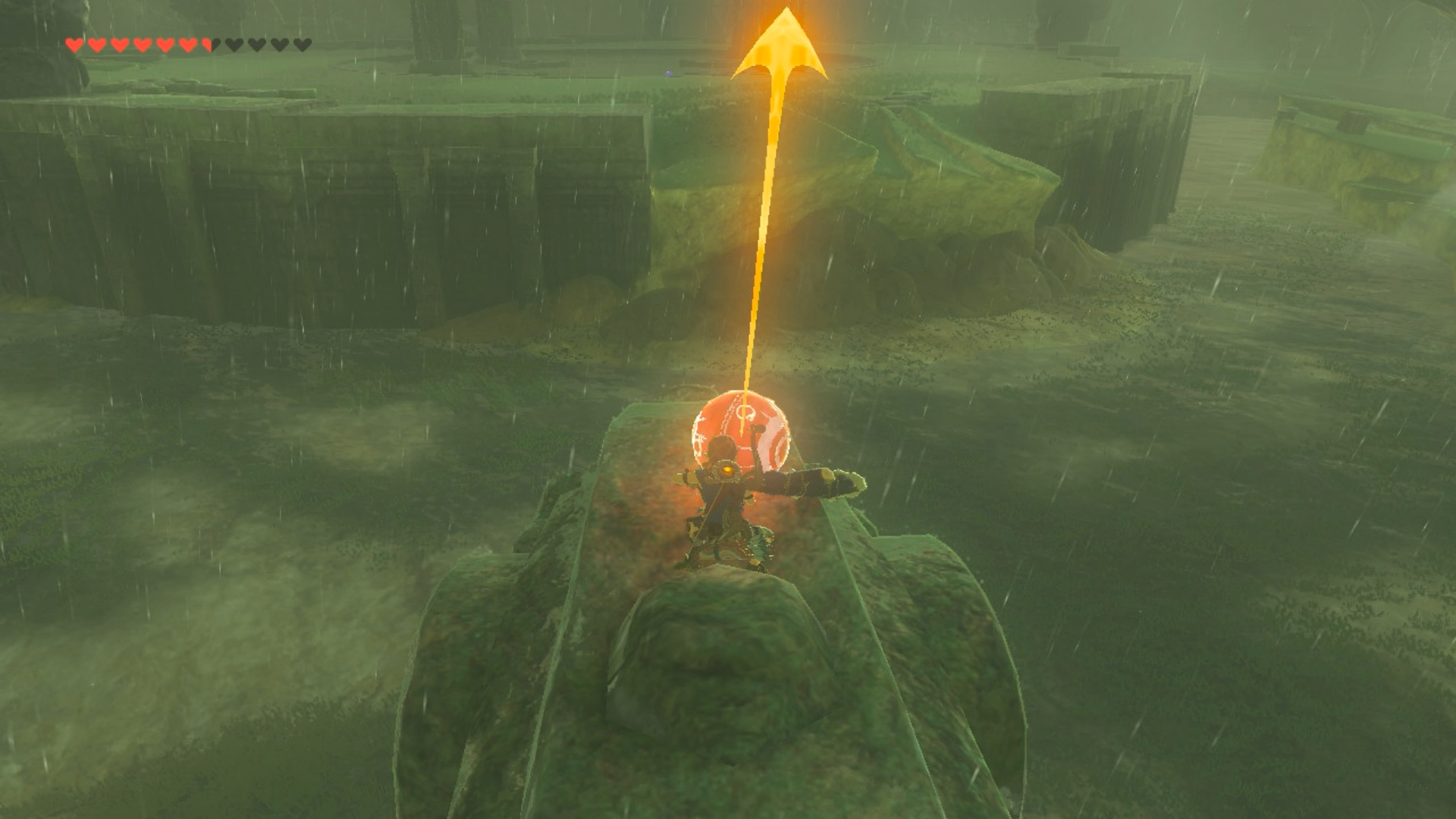Click the first red heart in the health bar
Image resolution: width=1456 pixels, height=819 pixels.
pos(74,44)
